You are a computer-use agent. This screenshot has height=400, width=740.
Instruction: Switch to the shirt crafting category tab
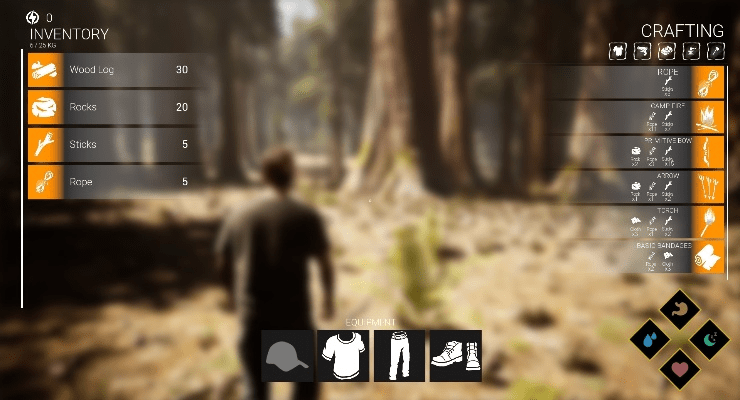point(617,51)
